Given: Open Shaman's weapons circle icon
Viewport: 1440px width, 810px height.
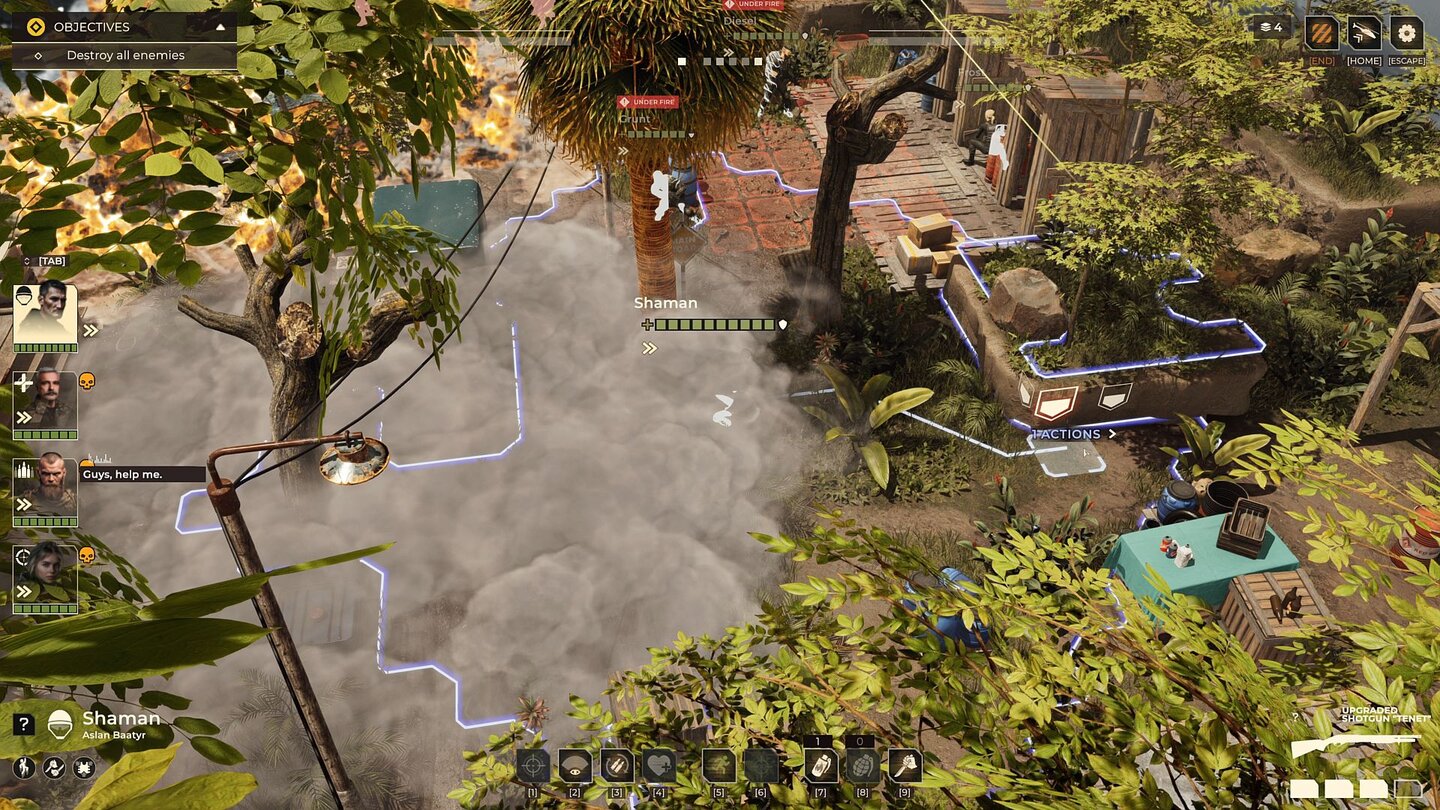Looking at the screenshot, I should click(53, 768).
